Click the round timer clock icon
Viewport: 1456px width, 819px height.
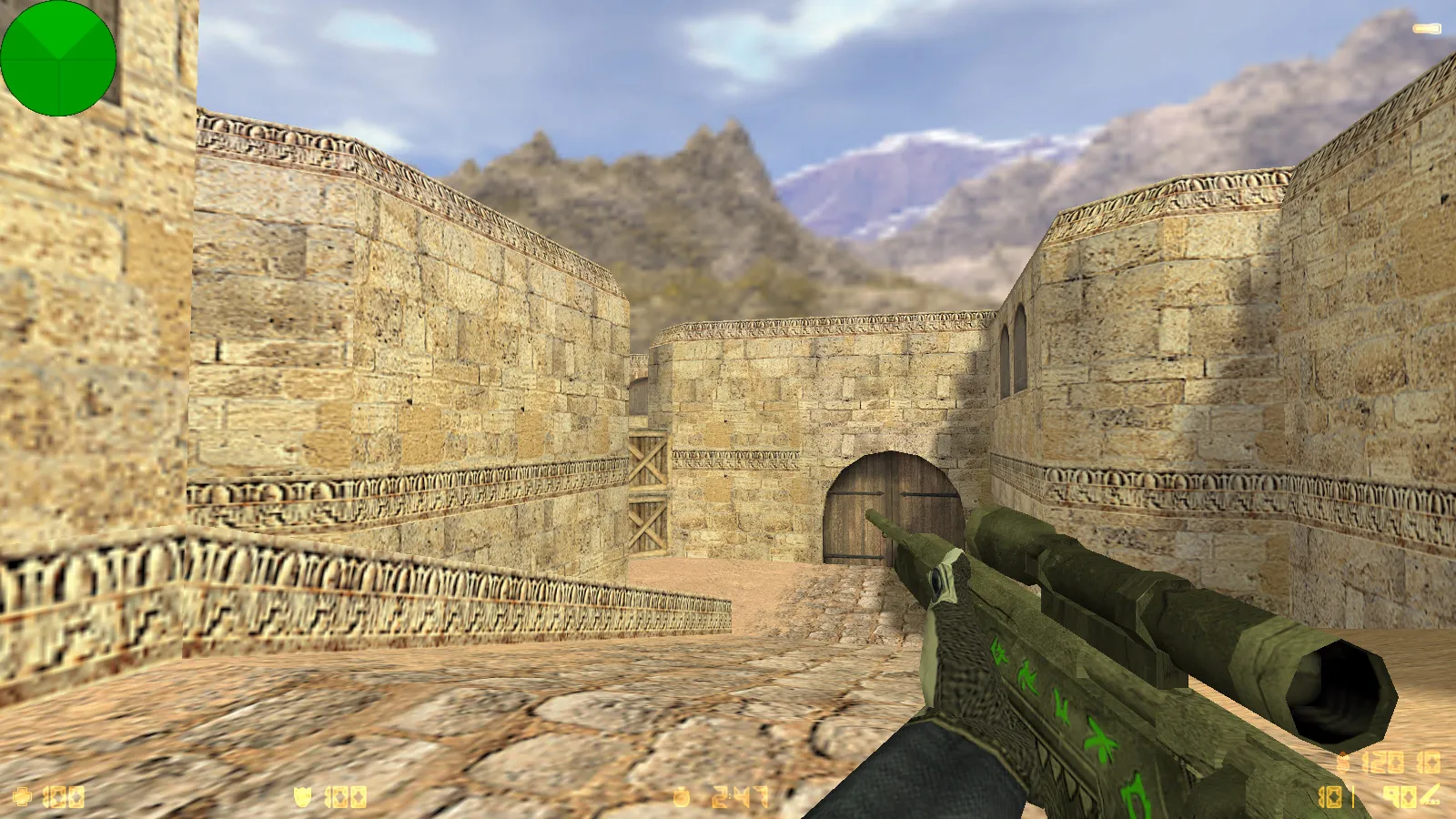point(681,798)
